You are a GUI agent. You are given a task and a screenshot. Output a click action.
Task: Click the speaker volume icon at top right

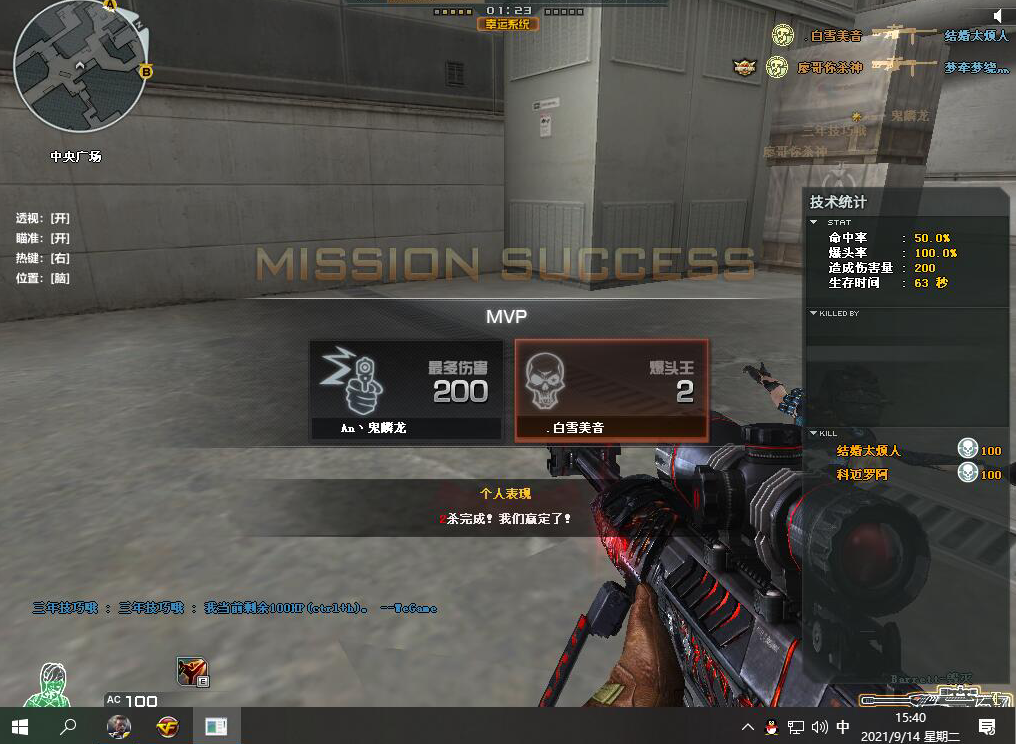(x=998, y=15)
